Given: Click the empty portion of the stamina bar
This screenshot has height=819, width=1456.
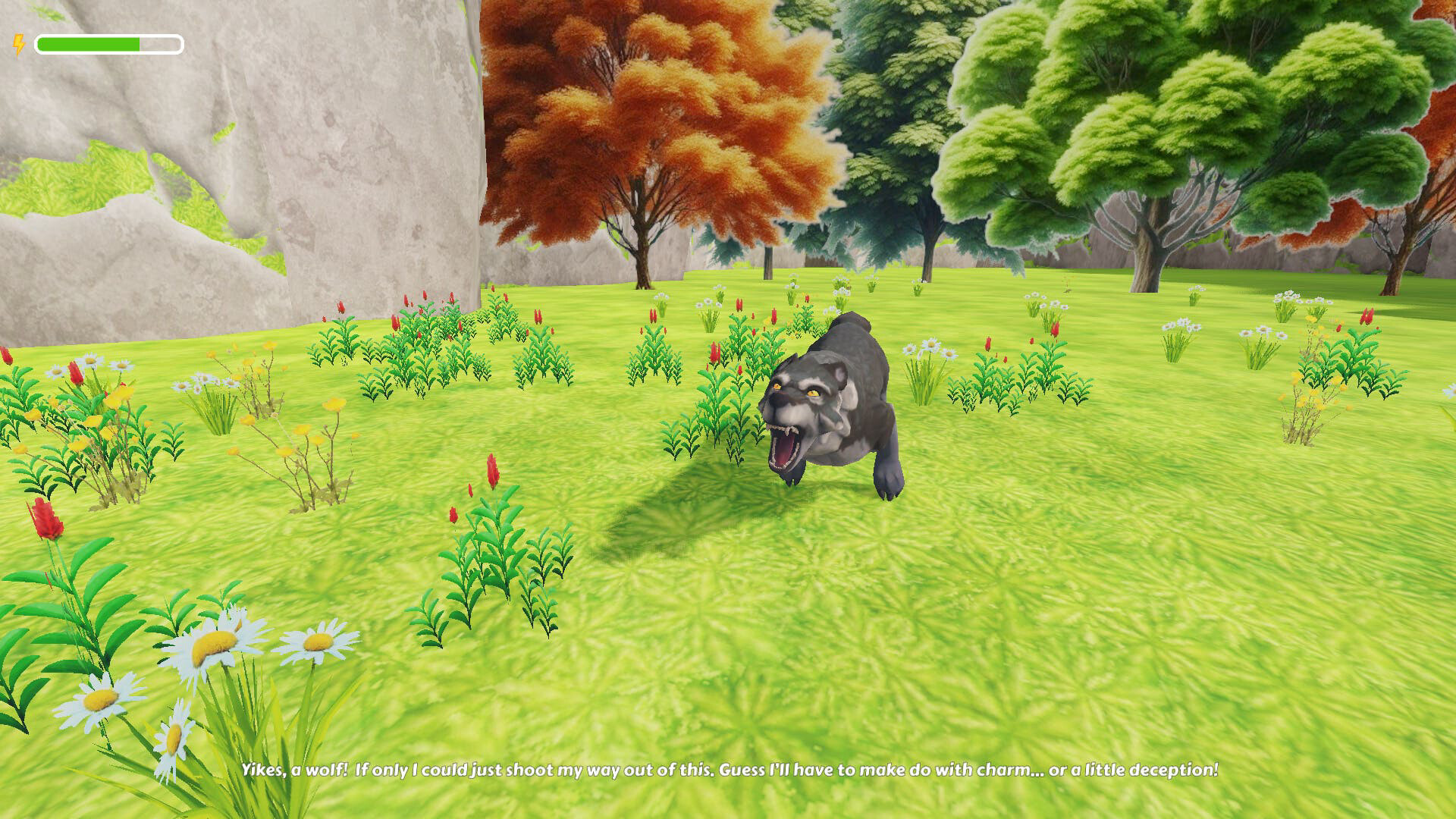Looking at the screenshot, I should point(161,44).
